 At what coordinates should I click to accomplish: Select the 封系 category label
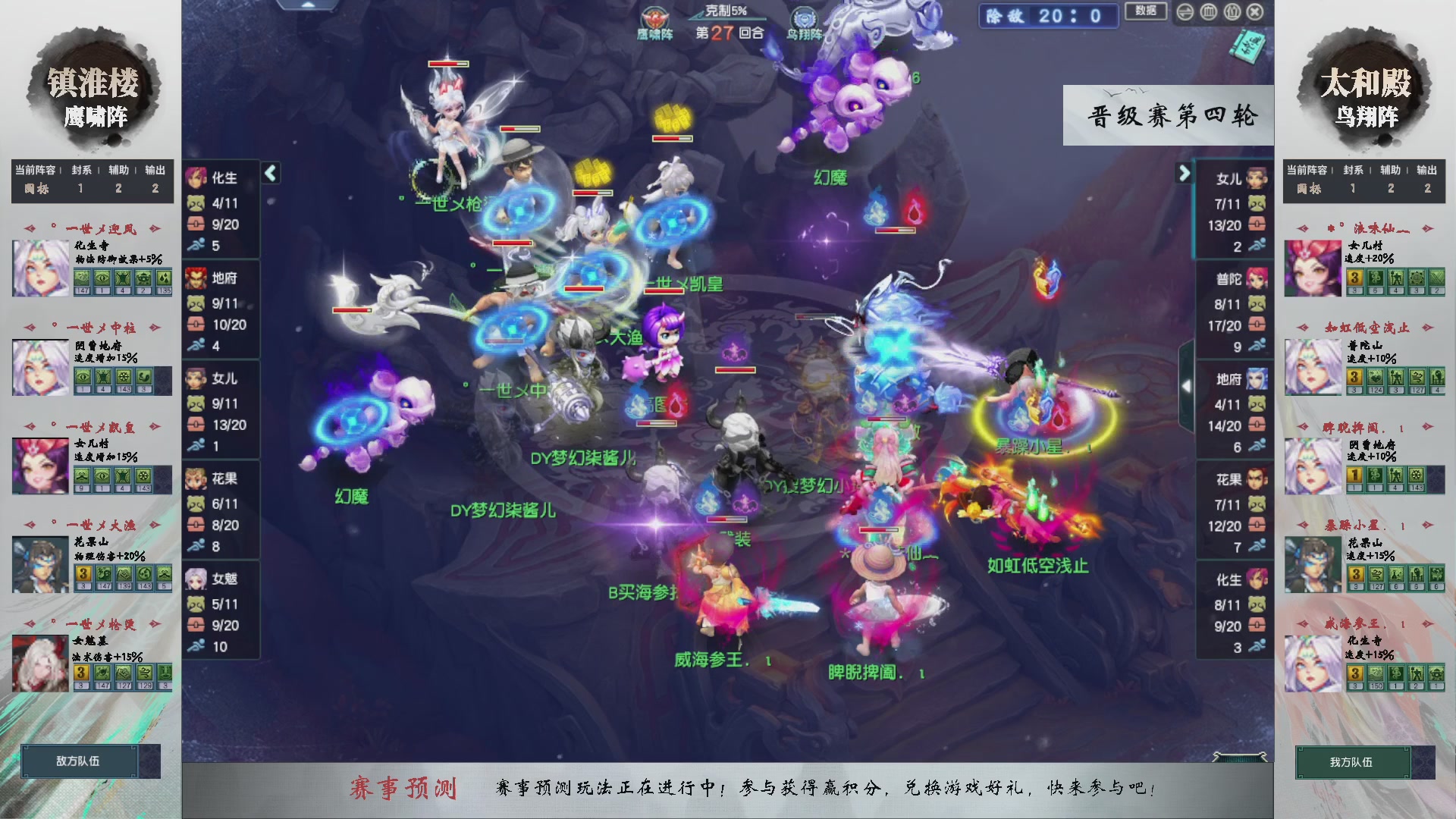(83, 170)
